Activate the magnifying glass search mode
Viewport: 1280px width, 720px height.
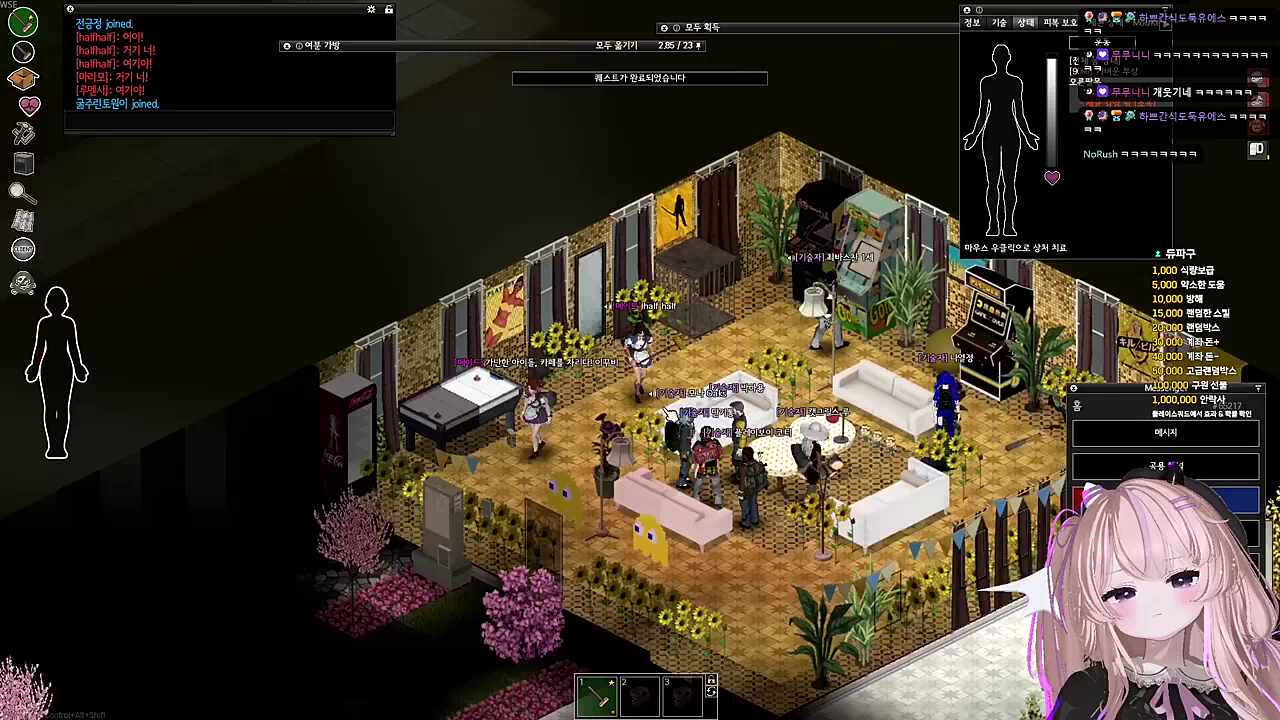pyautogui.click(x=23, y=192)
